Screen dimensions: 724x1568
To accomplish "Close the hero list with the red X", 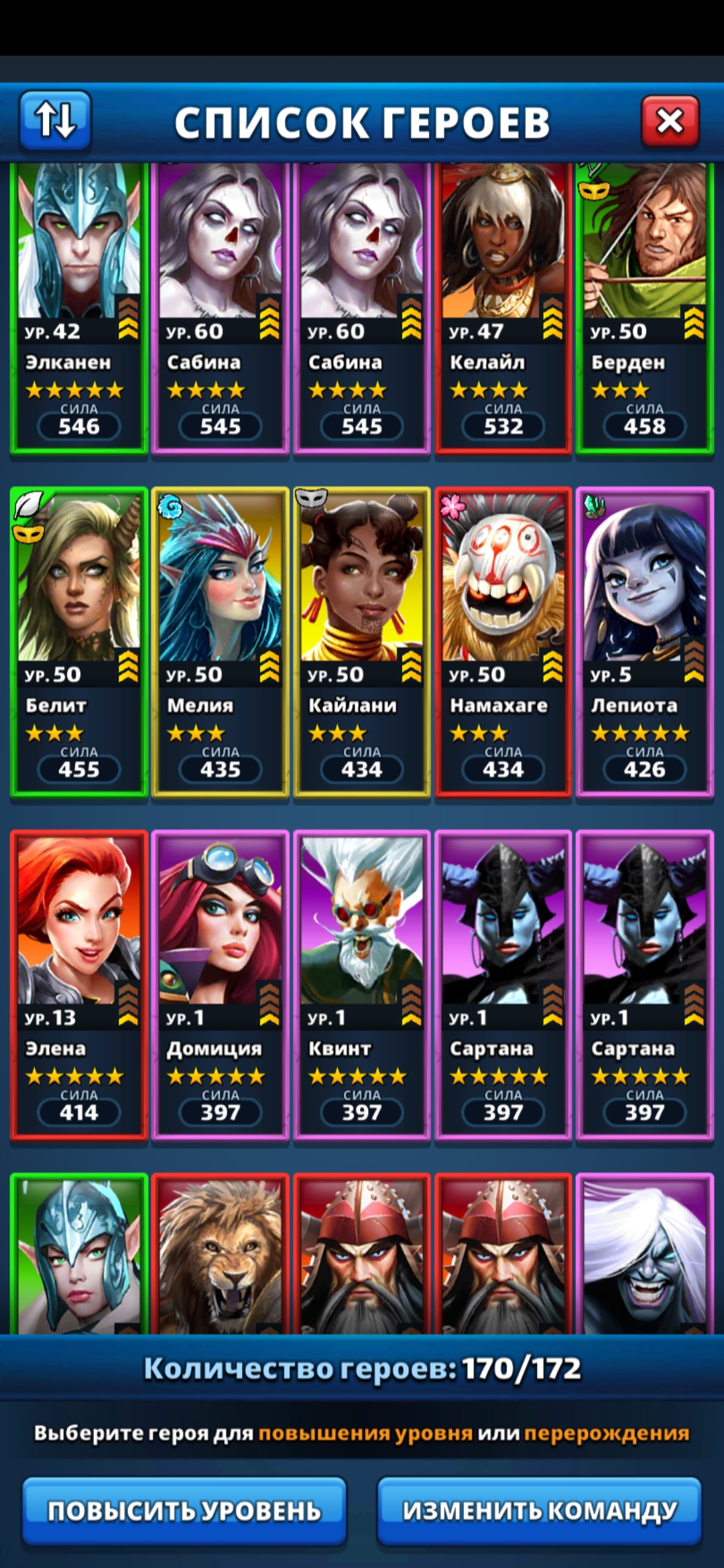I will 670,121.
